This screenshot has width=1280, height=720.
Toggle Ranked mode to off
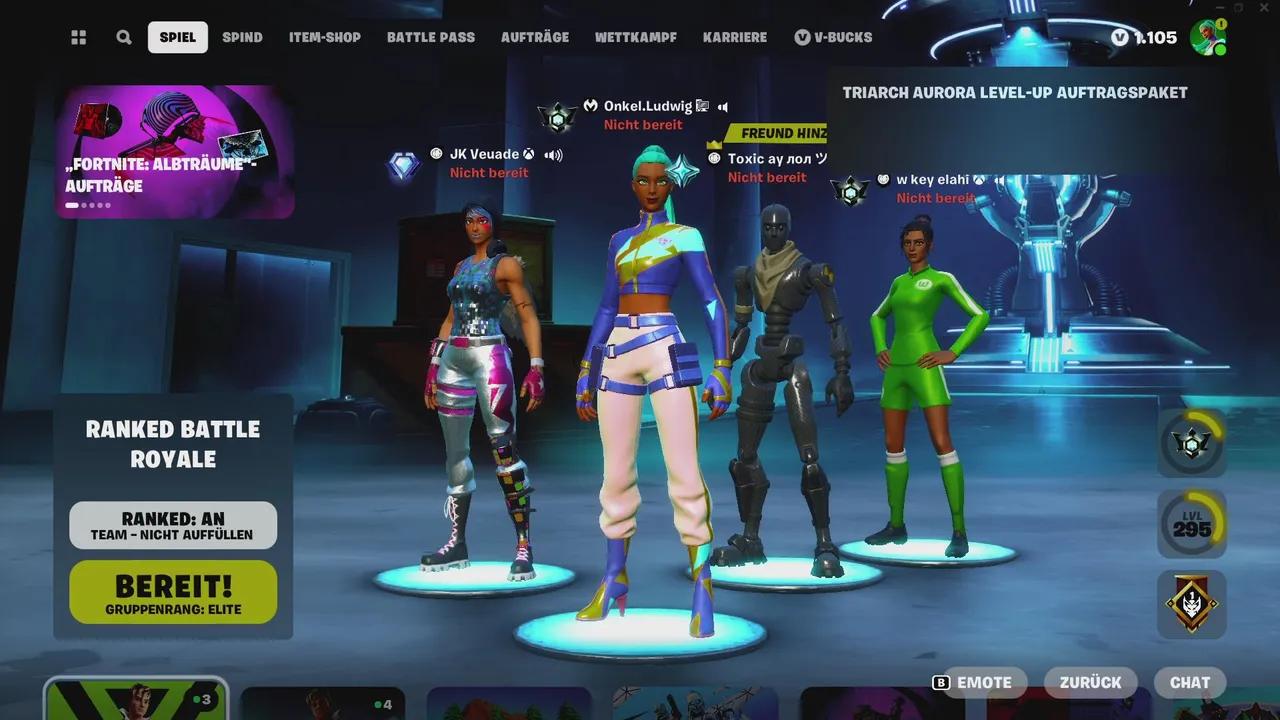click(x=172, y=517)
